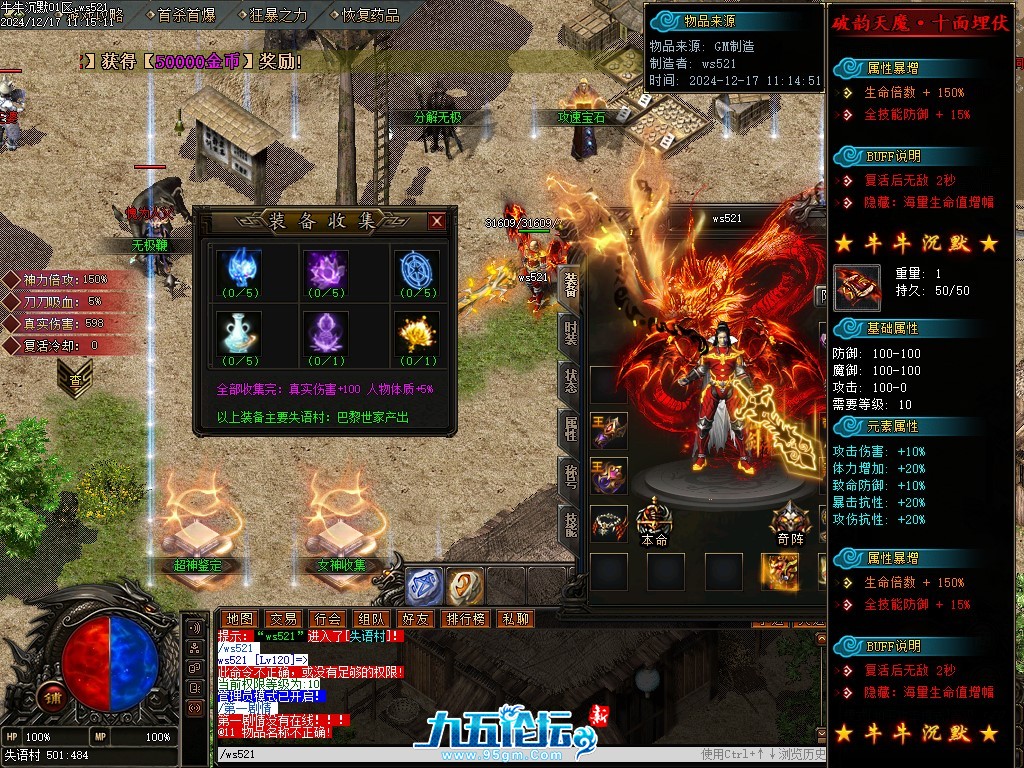1024x768 pixels.
Task: Switch to the 状态 tab
Action: click(570, 380)
